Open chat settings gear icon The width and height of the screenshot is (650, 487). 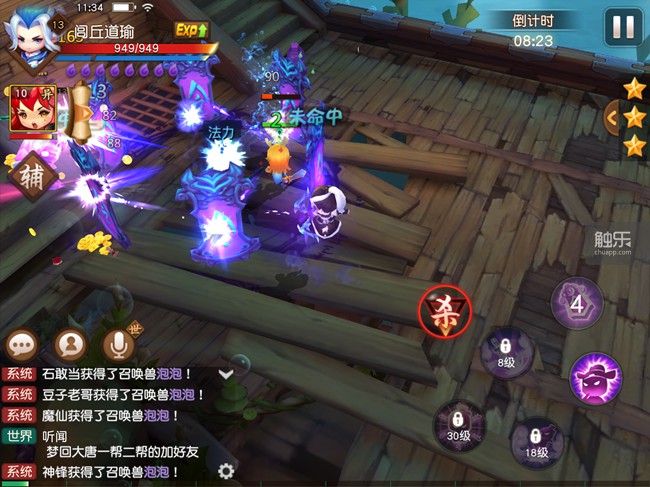coord(226,471)
